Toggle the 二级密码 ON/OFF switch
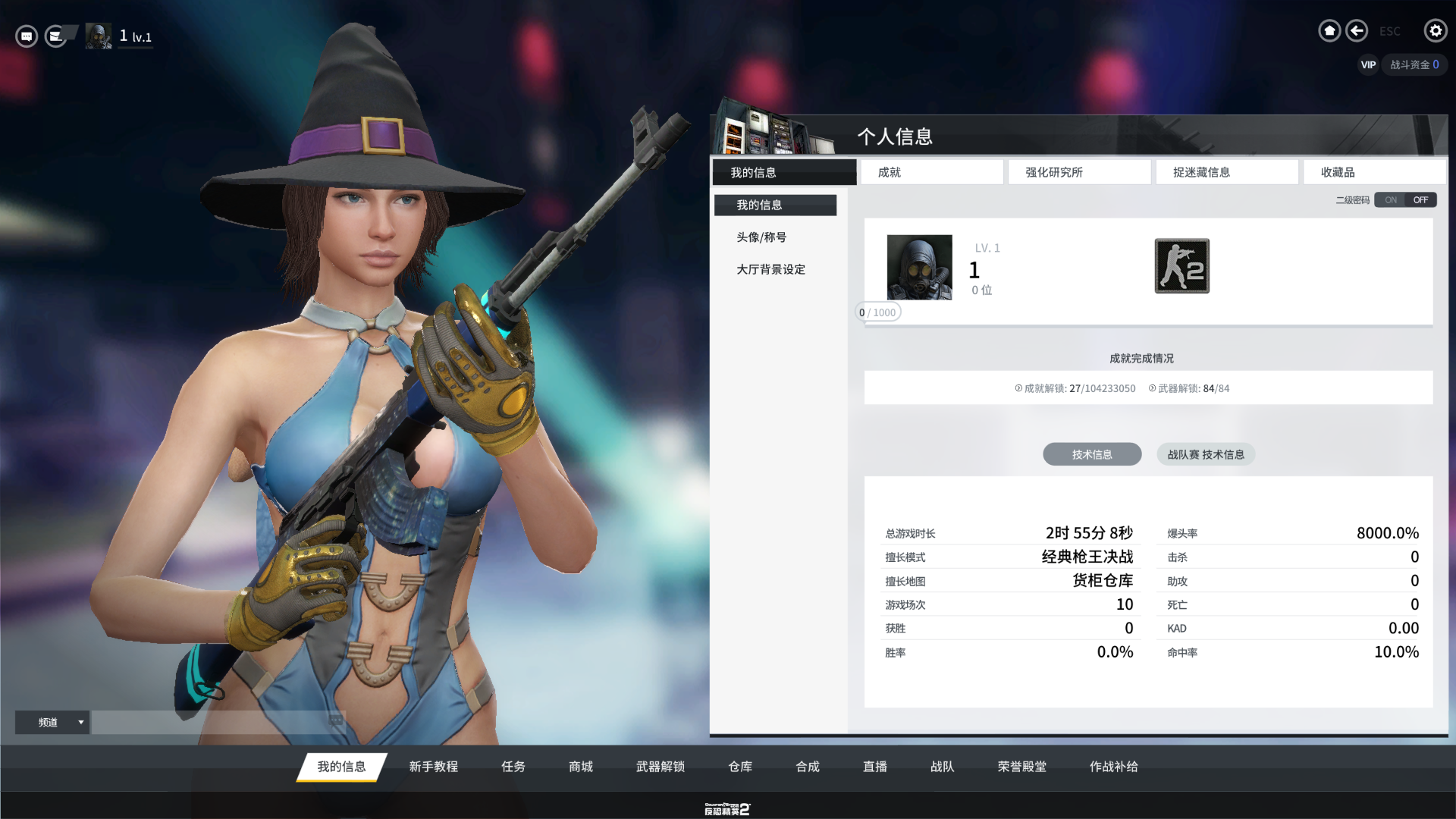This screenshot has width=1456, height=819. click(1405, 200)
